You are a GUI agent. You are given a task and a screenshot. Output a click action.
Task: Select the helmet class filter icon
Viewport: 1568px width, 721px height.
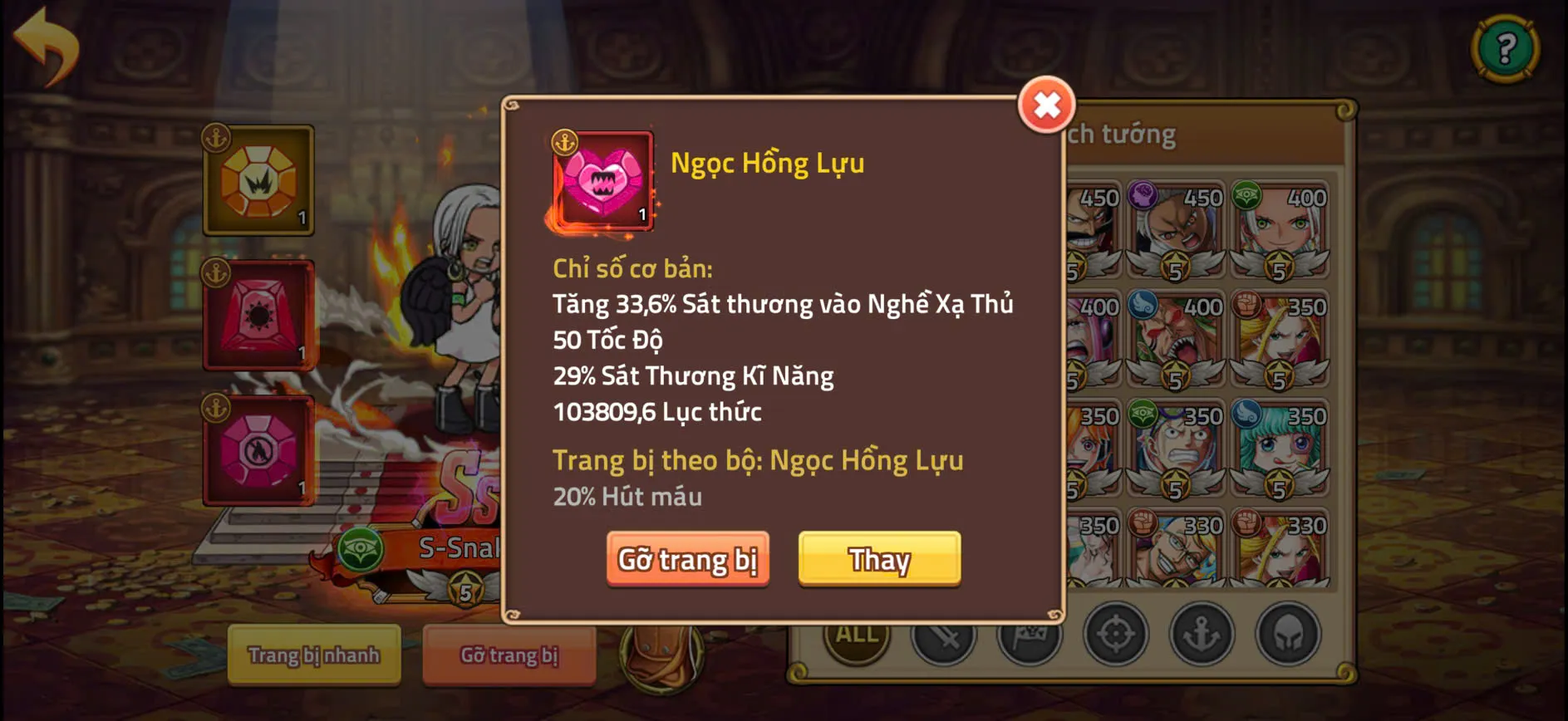click(1288, 635)
